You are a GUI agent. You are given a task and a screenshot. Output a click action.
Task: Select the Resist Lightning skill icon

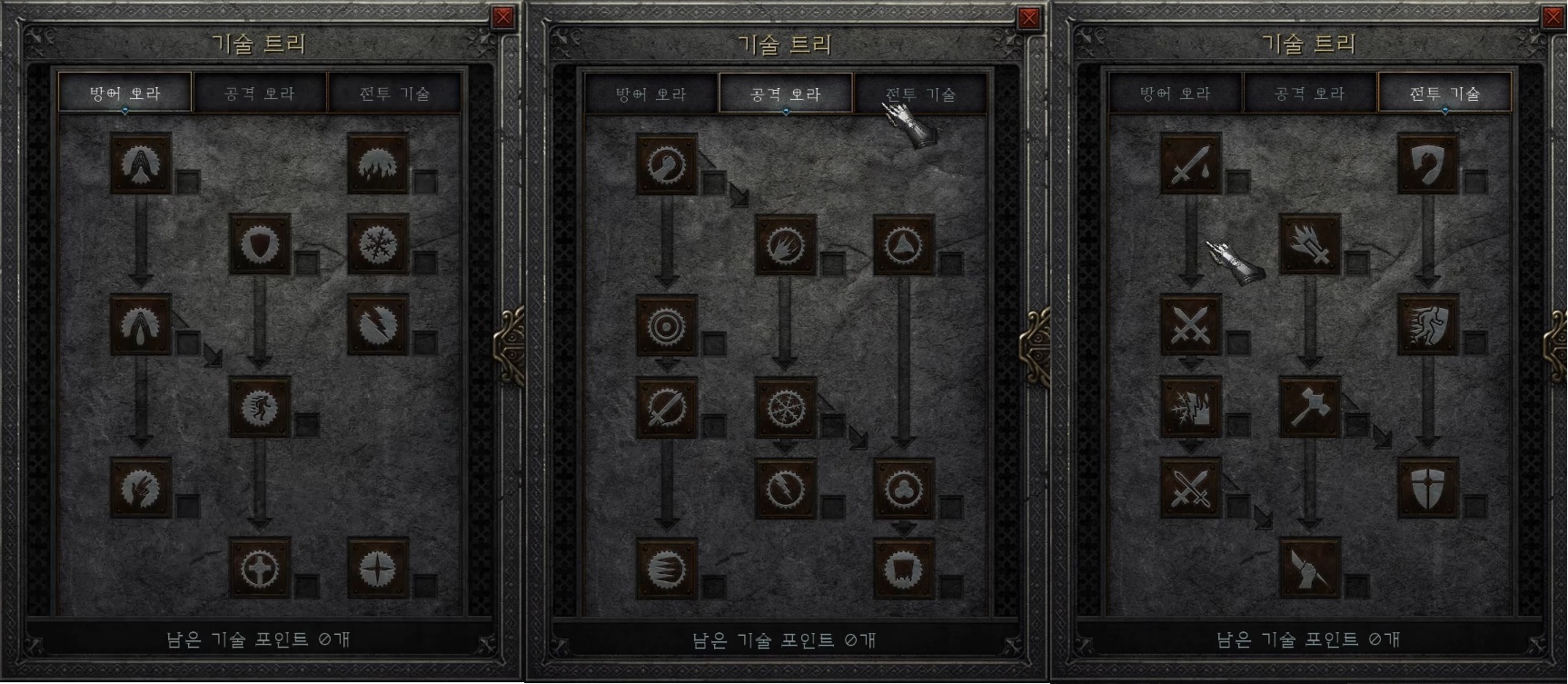click(x=379, y=330)
